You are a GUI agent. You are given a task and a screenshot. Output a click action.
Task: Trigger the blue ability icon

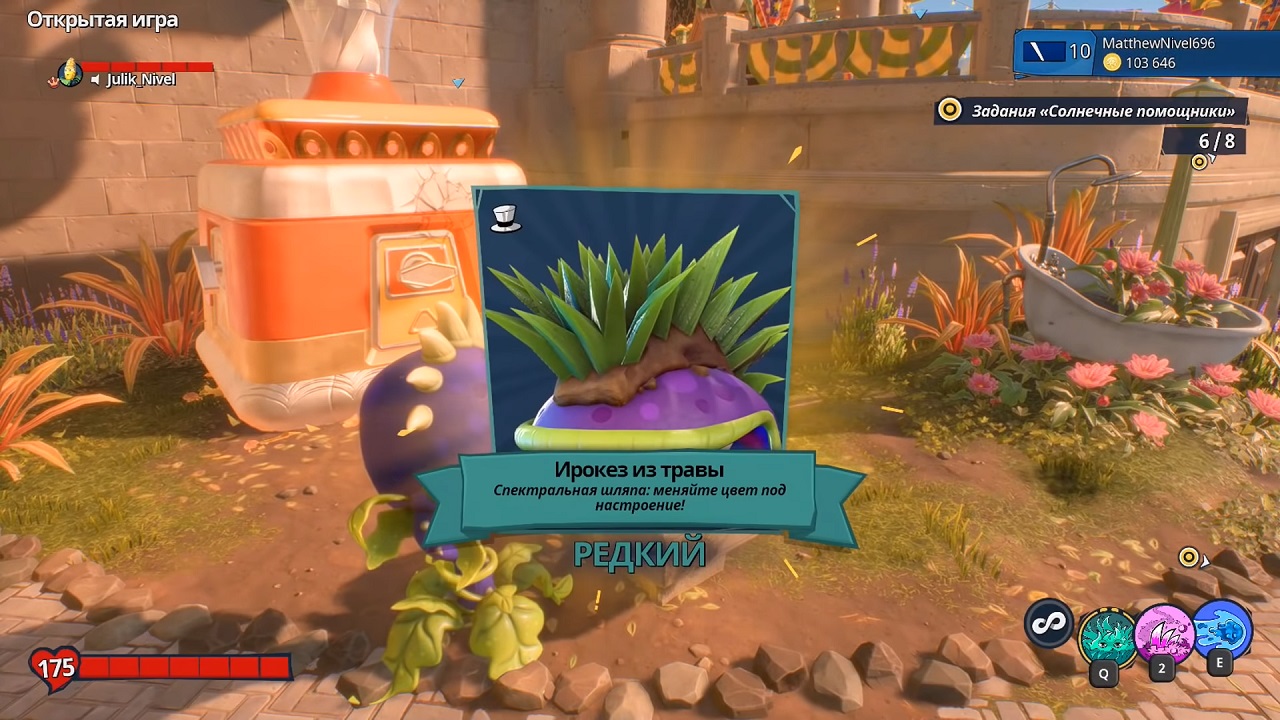[x=1221, y=630]
